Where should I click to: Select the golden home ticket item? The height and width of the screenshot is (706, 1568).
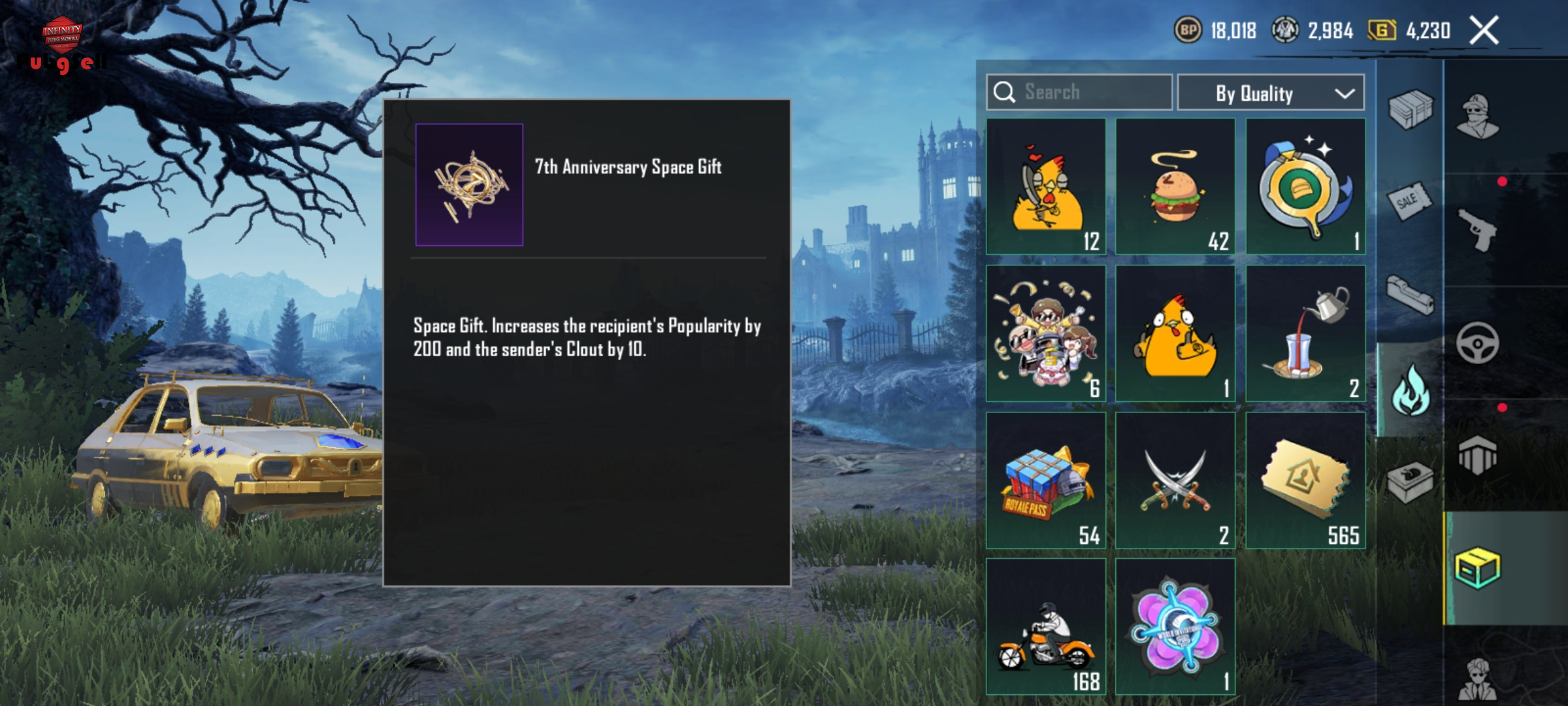point(1305,480)
